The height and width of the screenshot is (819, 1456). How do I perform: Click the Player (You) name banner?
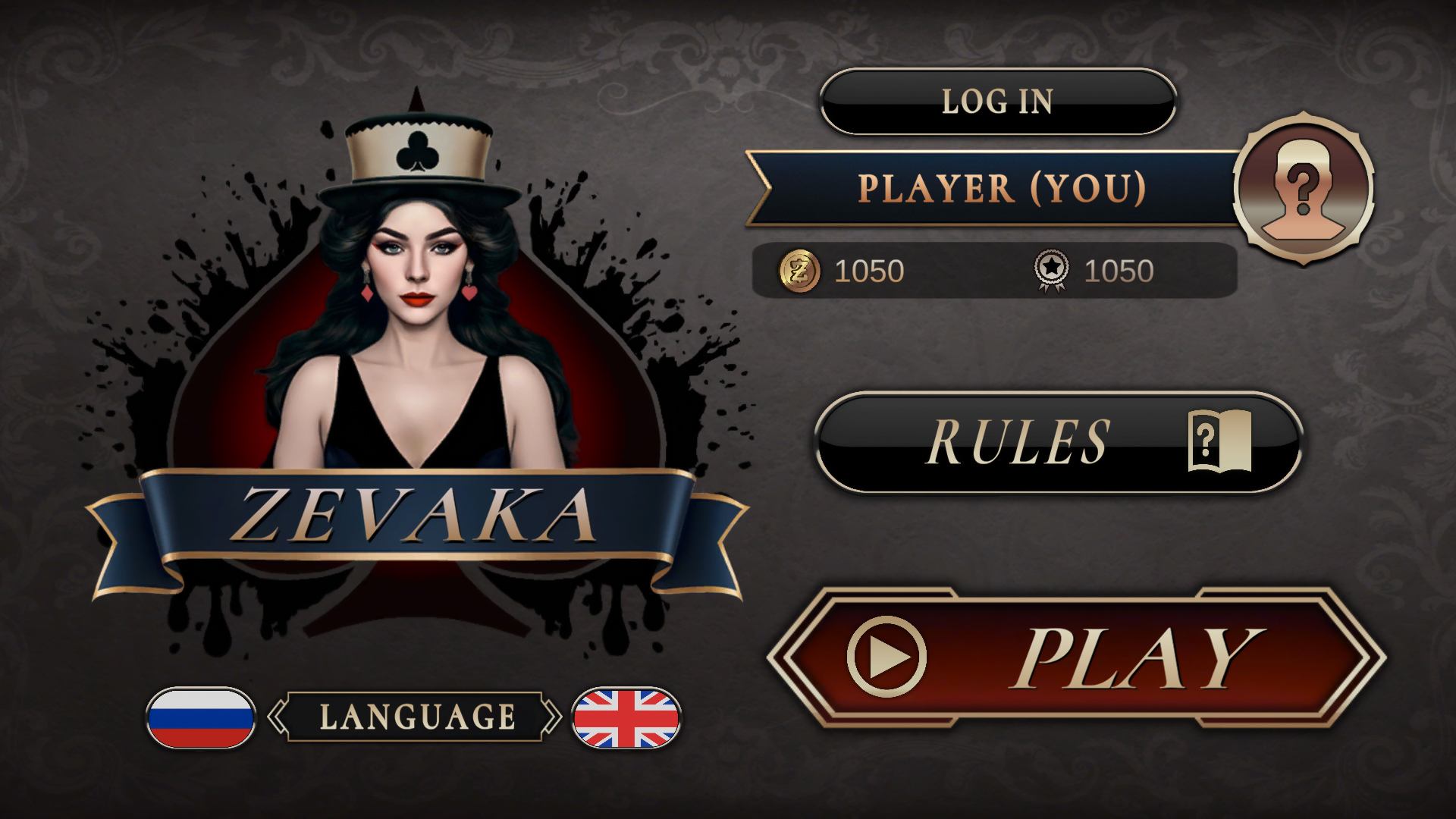(999, 189)
